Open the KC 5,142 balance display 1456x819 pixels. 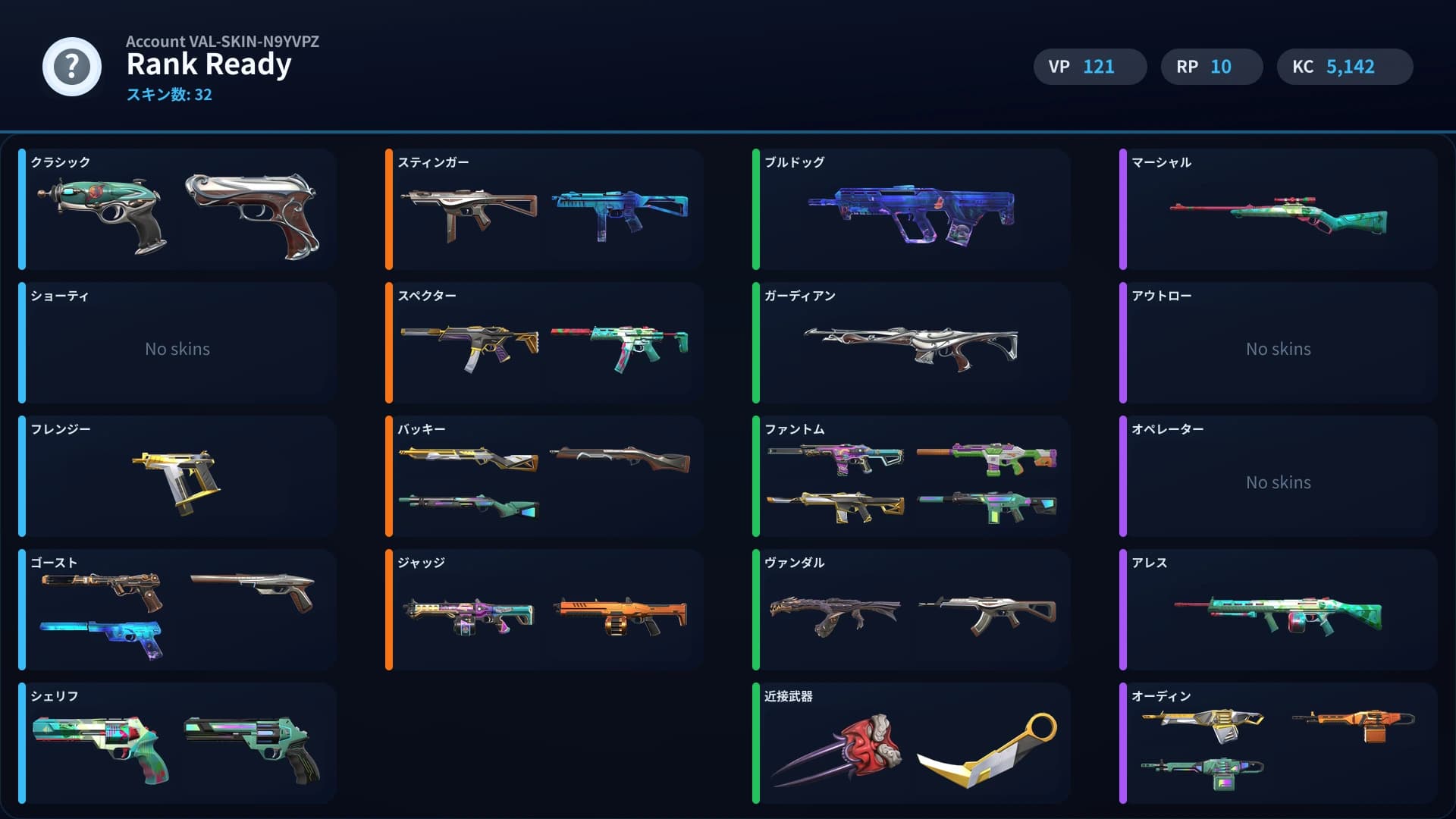[1345, 66]
